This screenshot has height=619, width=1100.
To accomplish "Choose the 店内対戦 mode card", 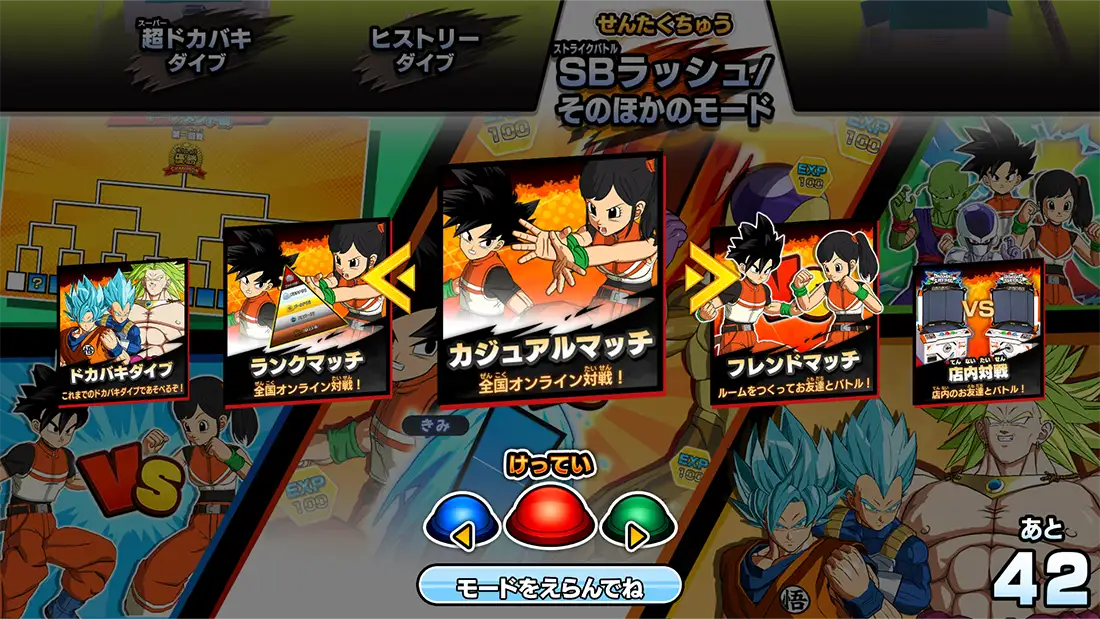I will (x=978, y=332).
